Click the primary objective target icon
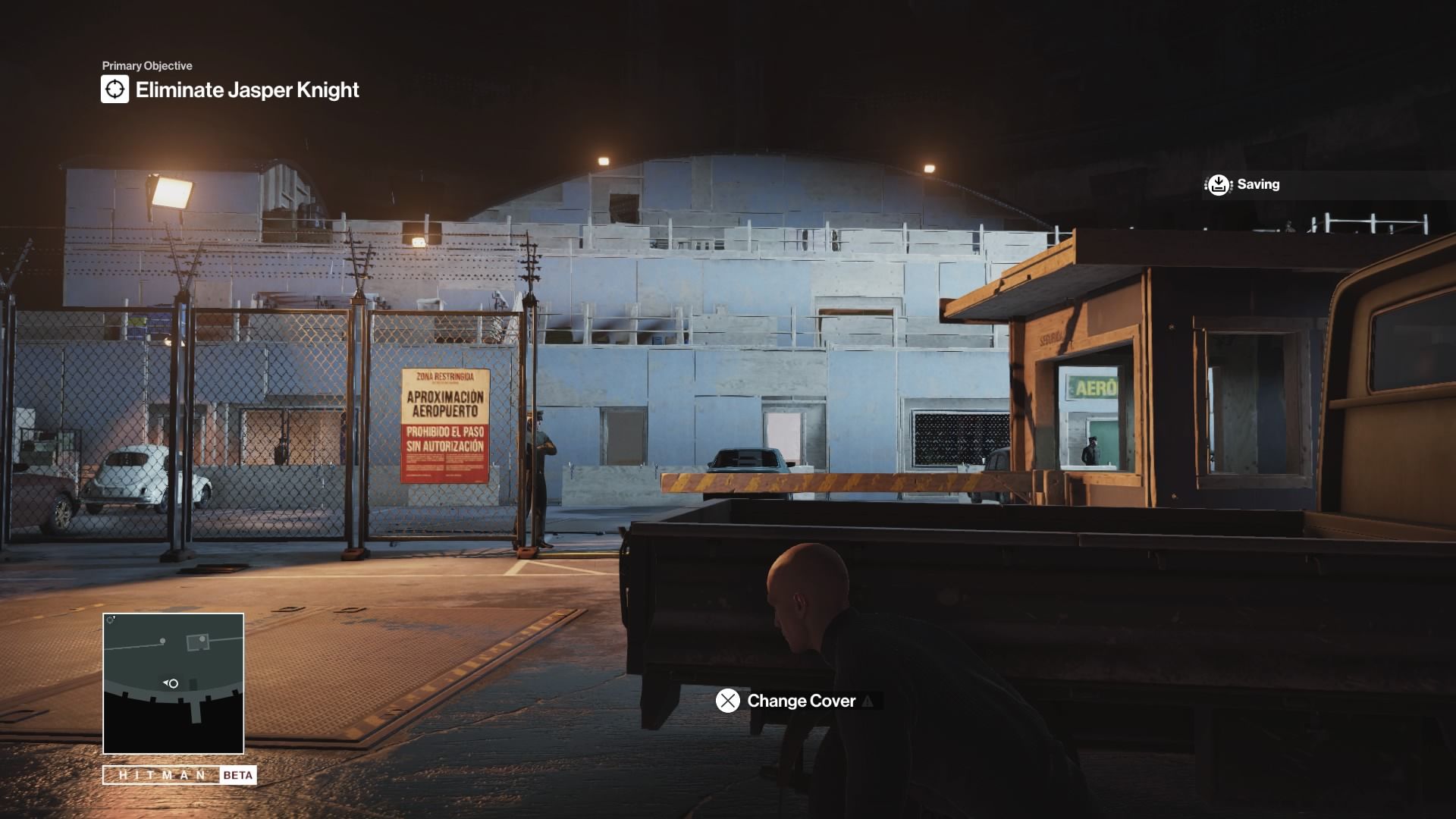 tap(115, 89)
